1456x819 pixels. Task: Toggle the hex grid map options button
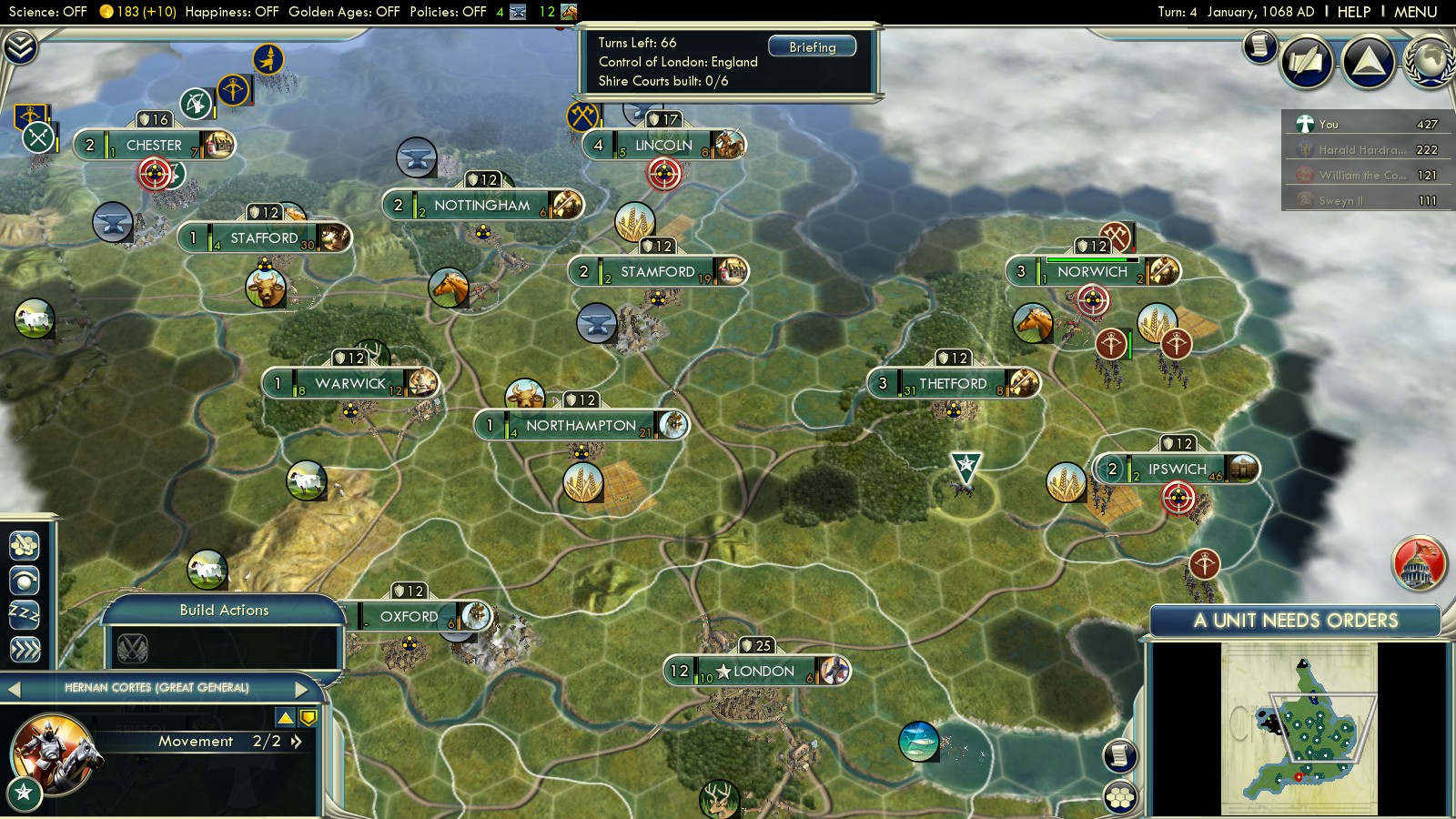(x=1120, y=797)
